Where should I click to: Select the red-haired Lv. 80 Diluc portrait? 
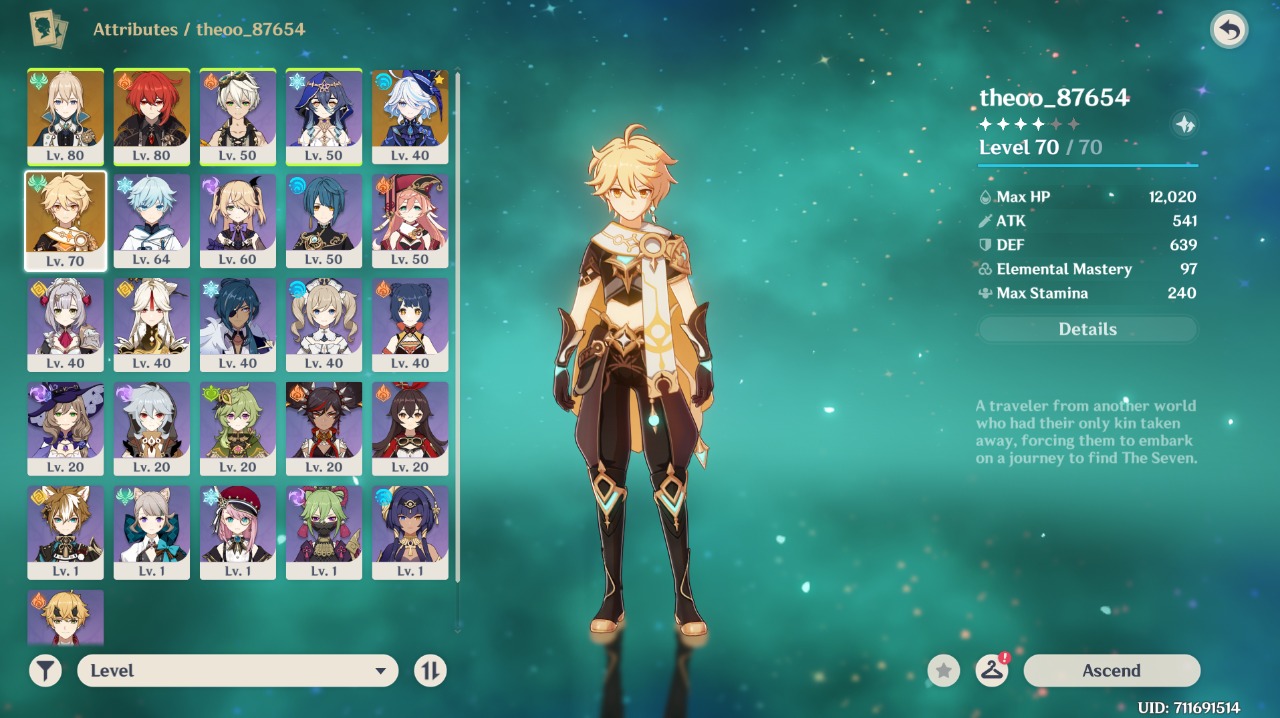coord(152,115)
